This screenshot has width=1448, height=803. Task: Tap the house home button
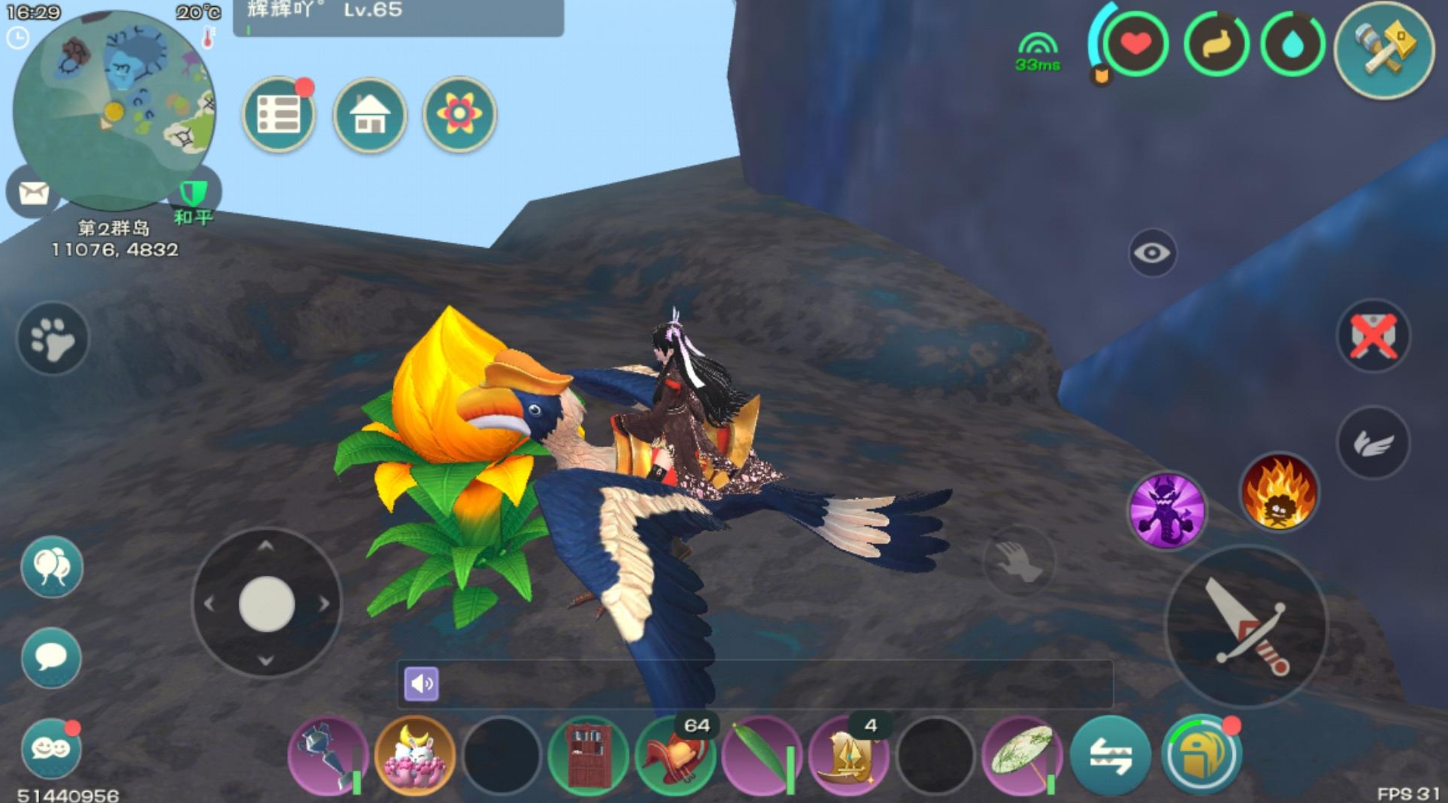point(370,115)
